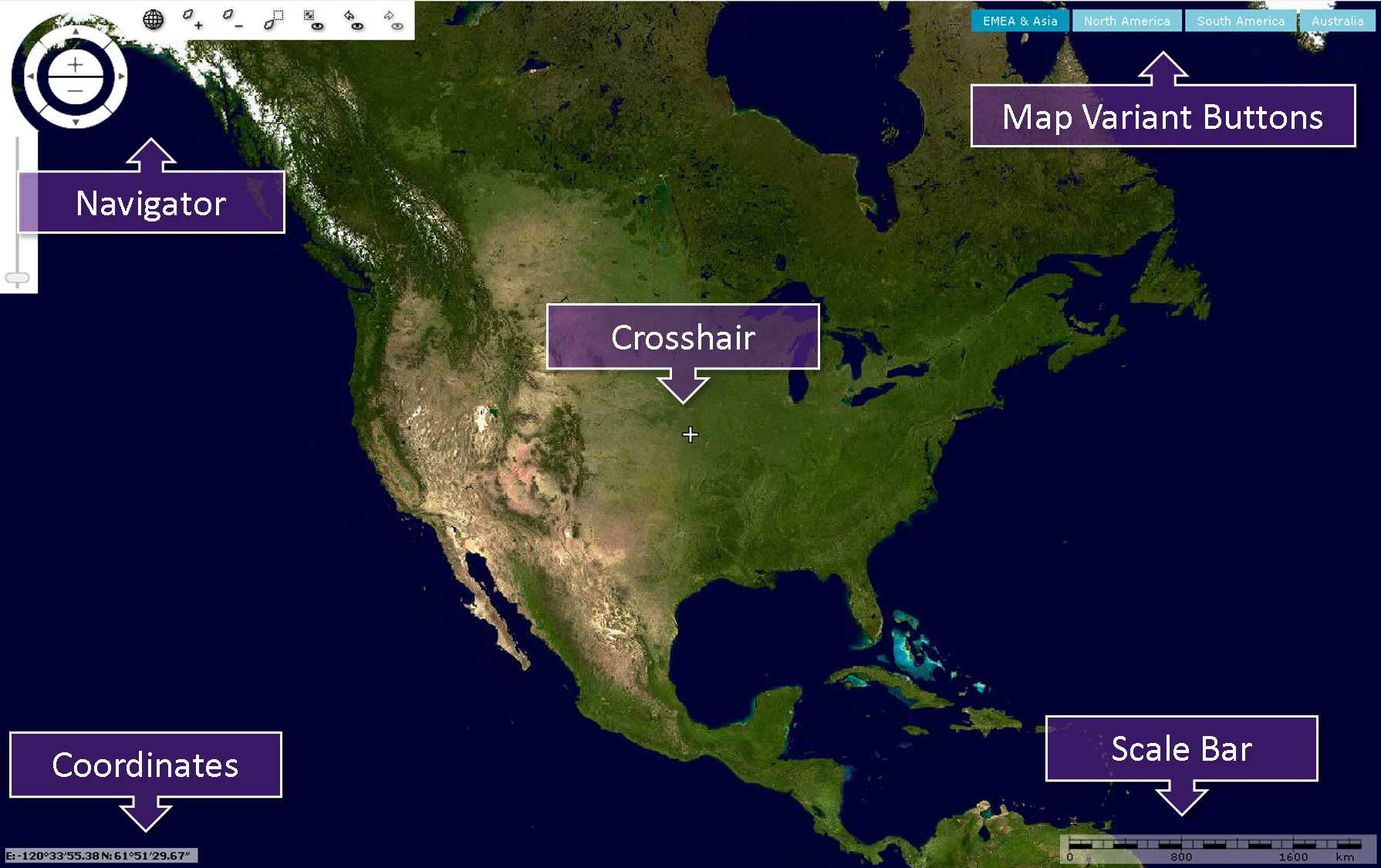Activate the zoom-in pointer tool
1381x868 pixels.
coord(192,19)
